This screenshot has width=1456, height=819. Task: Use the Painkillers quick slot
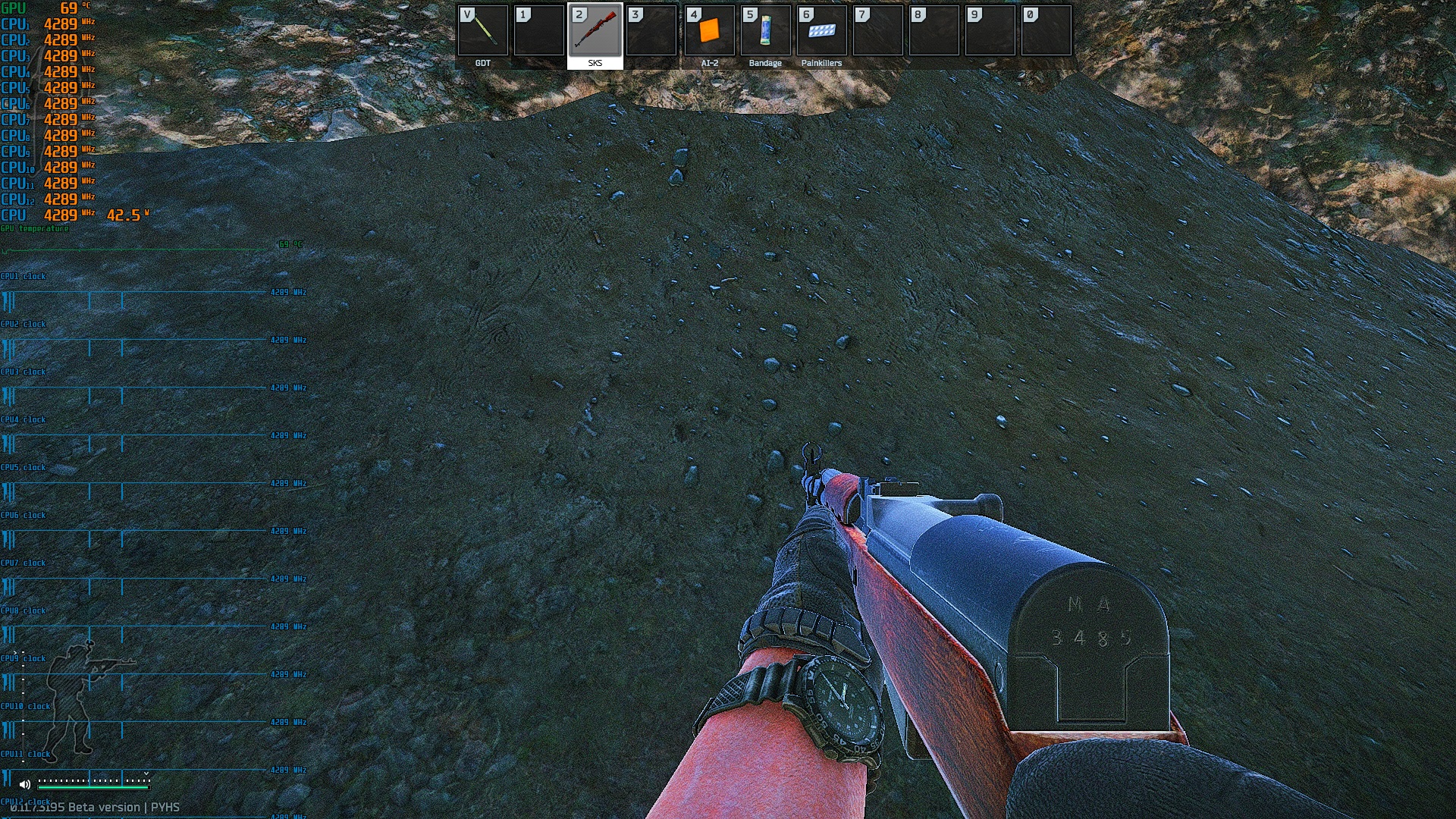(821, 32)
